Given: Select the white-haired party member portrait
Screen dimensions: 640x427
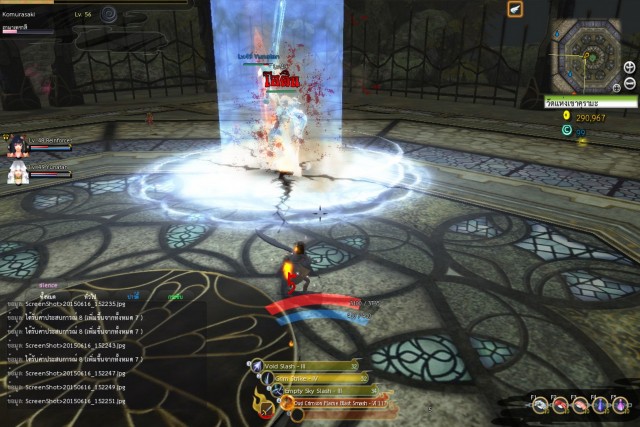Looking at the screenshot, I should (15, 173).
